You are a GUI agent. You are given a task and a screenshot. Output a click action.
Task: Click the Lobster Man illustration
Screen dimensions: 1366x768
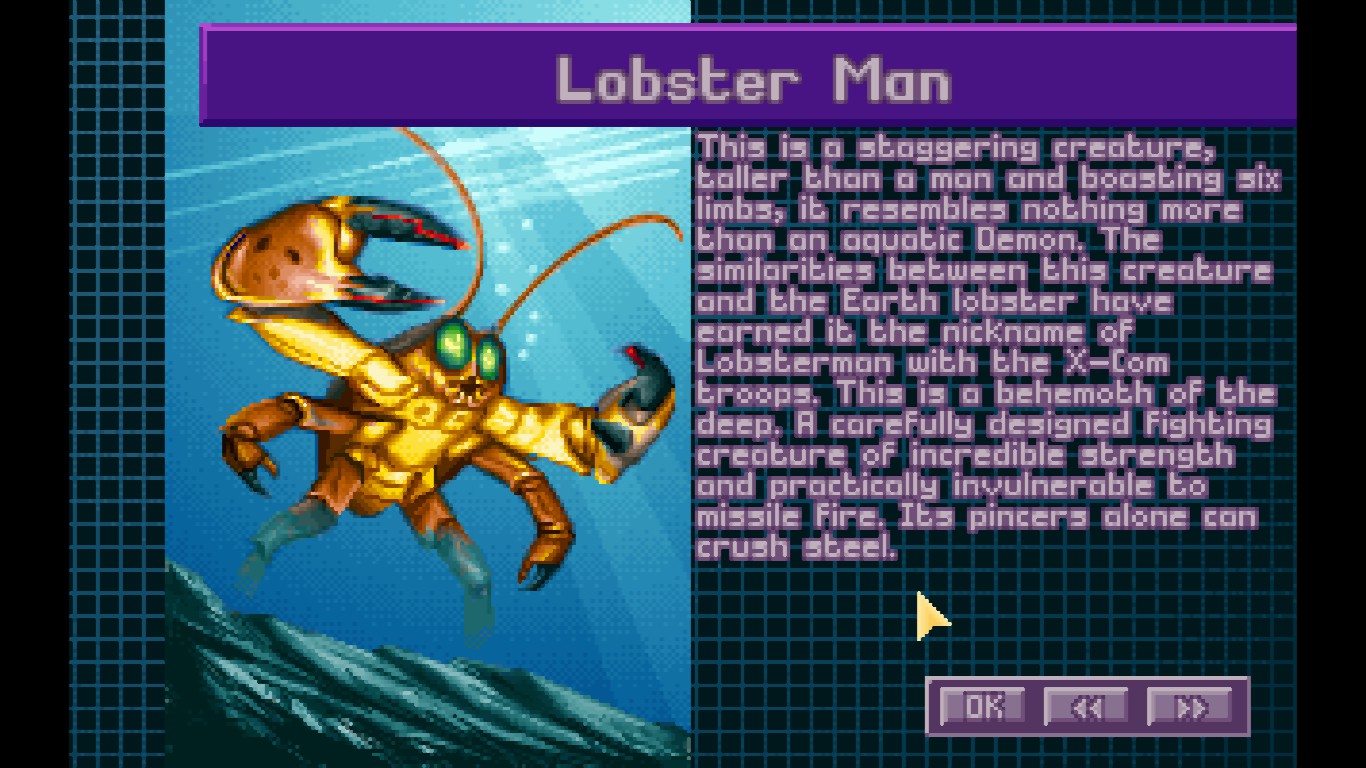tap(430, 400)
